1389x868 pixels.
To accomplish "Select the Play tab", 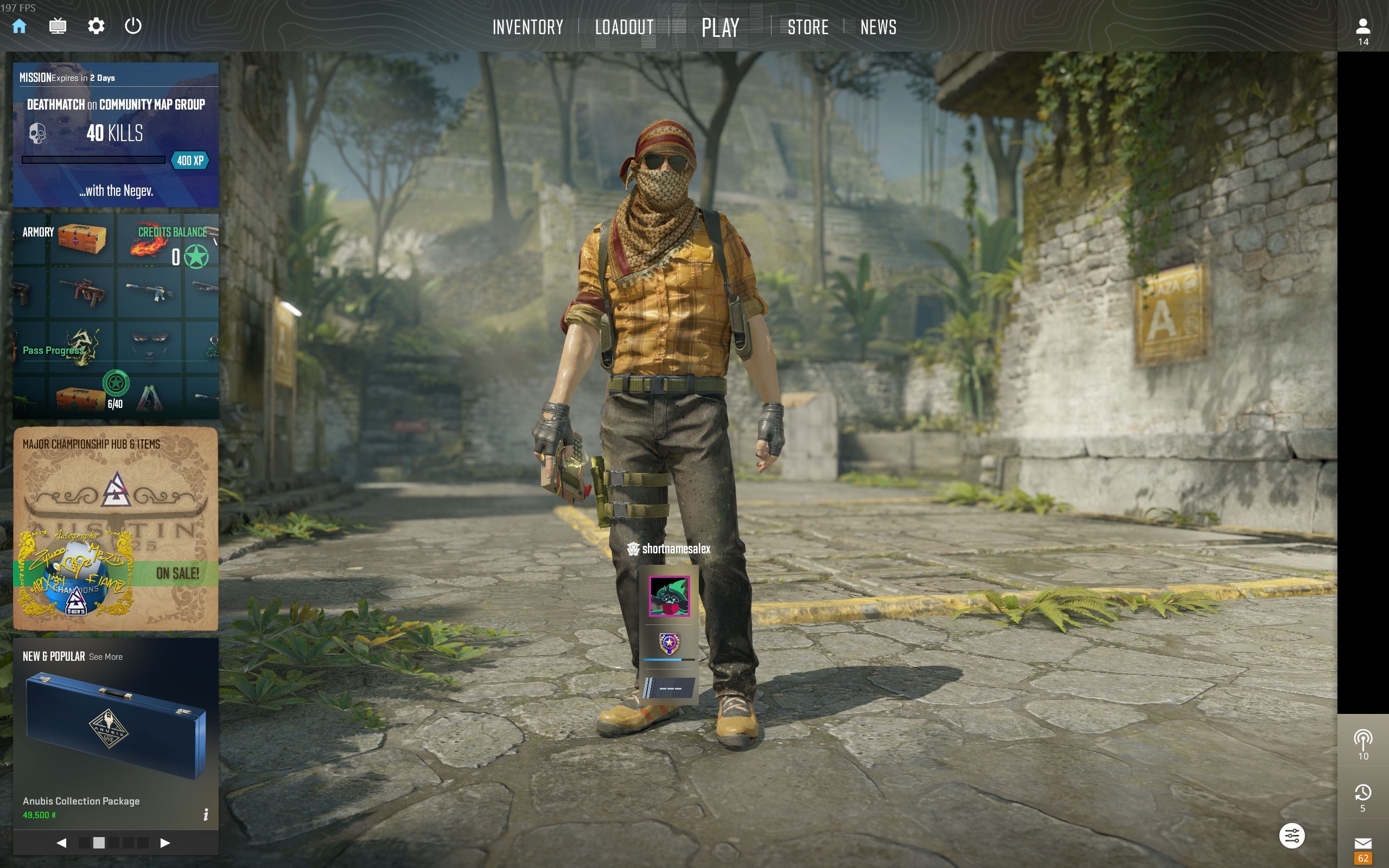I will pos(721,27).
